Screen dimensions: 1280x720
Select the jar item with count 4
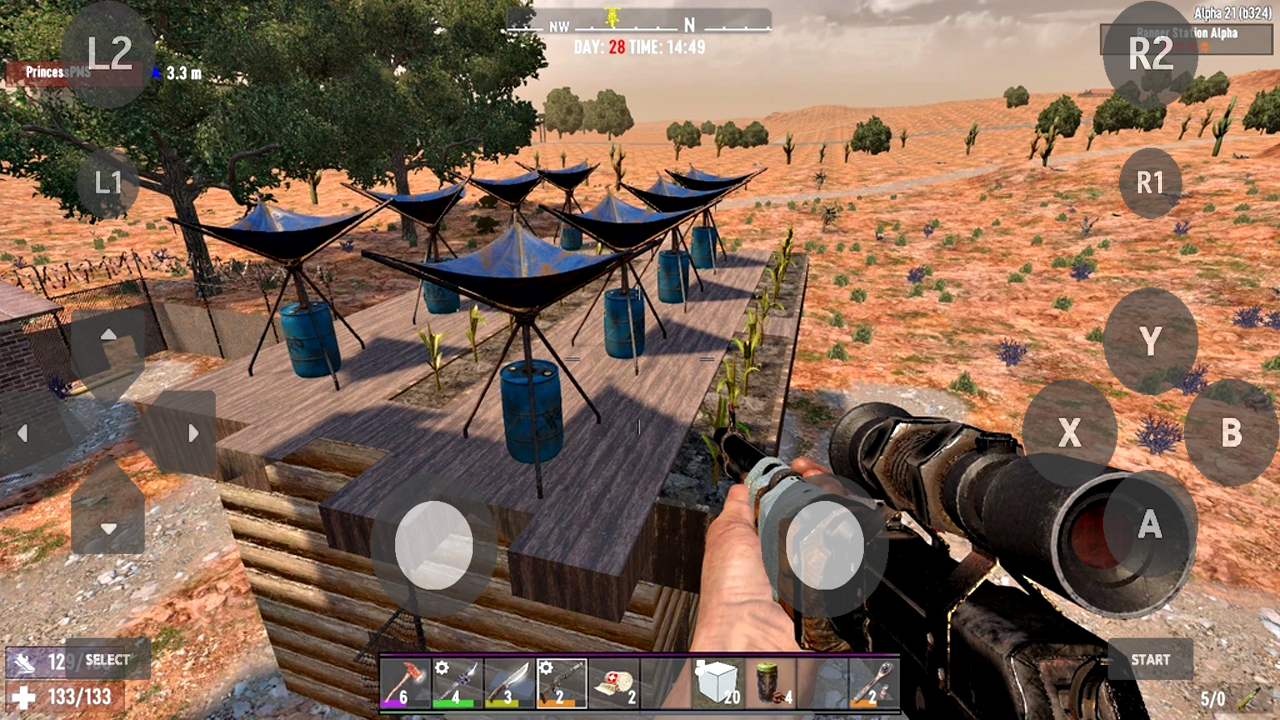coord(770,683)
